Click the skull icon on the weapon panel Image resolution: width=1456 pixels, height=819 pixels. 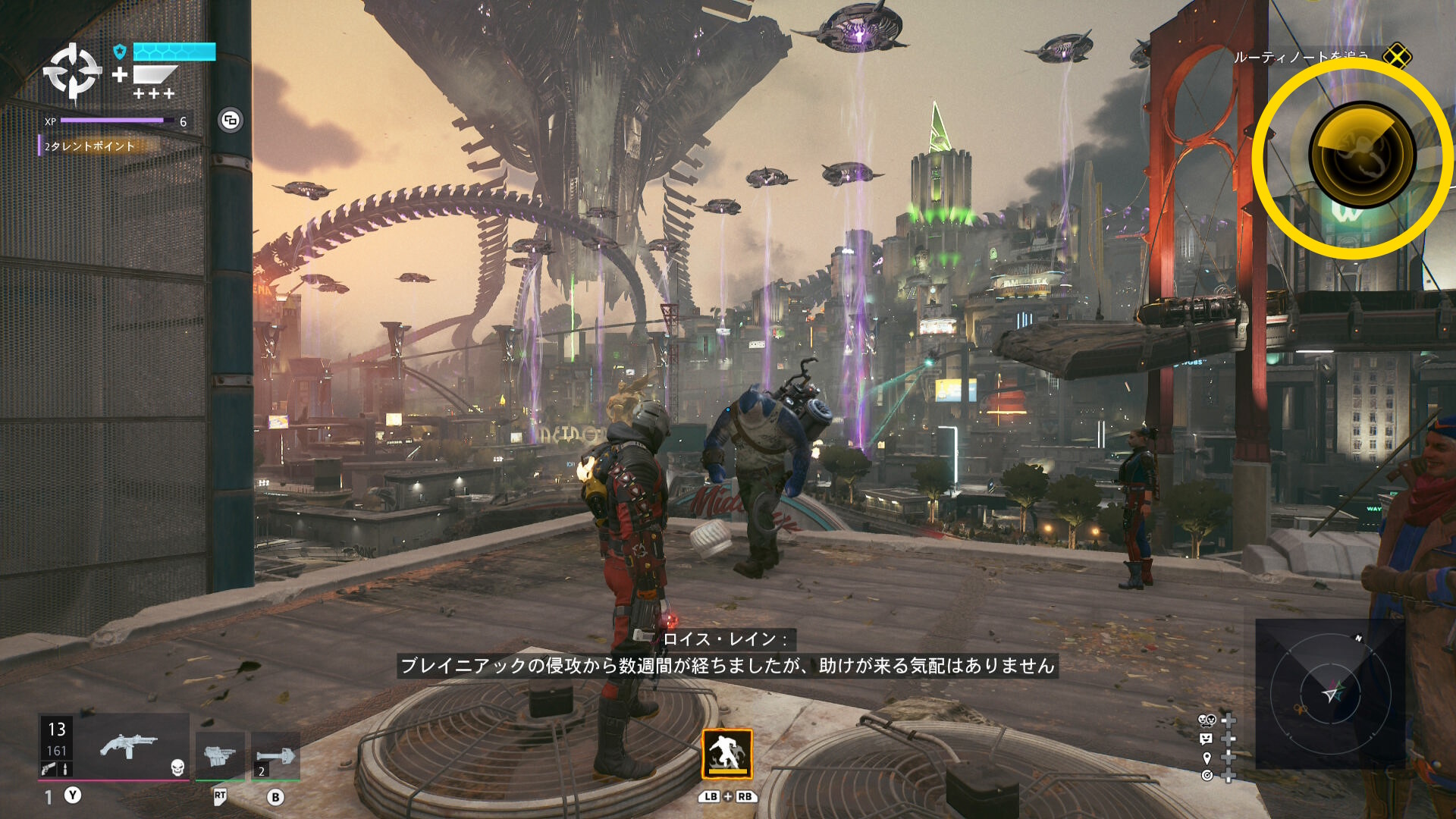(177, 767)
